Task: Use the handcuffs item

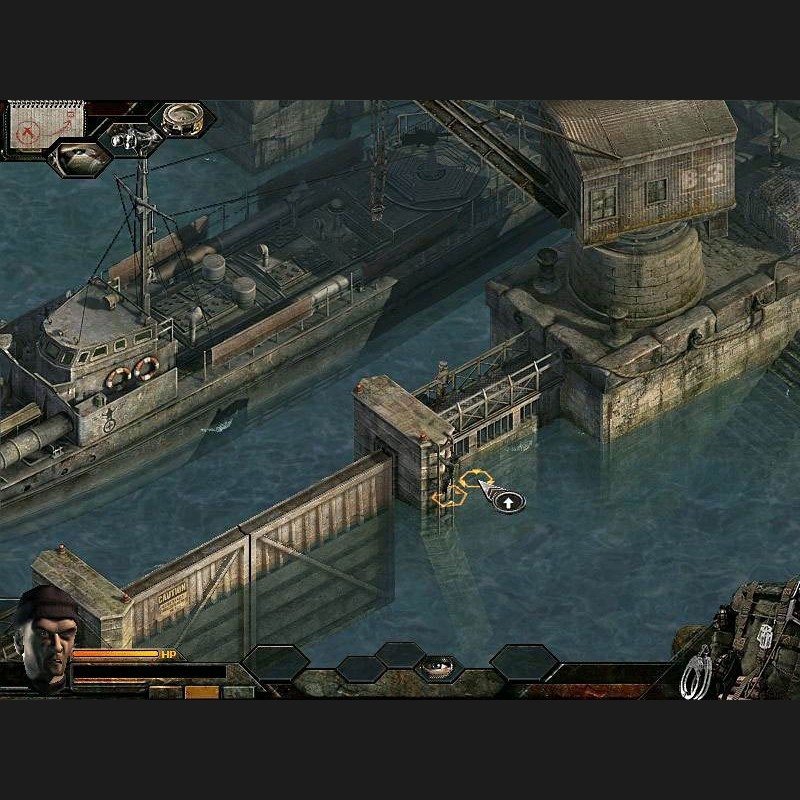Action: pos(697,673)
